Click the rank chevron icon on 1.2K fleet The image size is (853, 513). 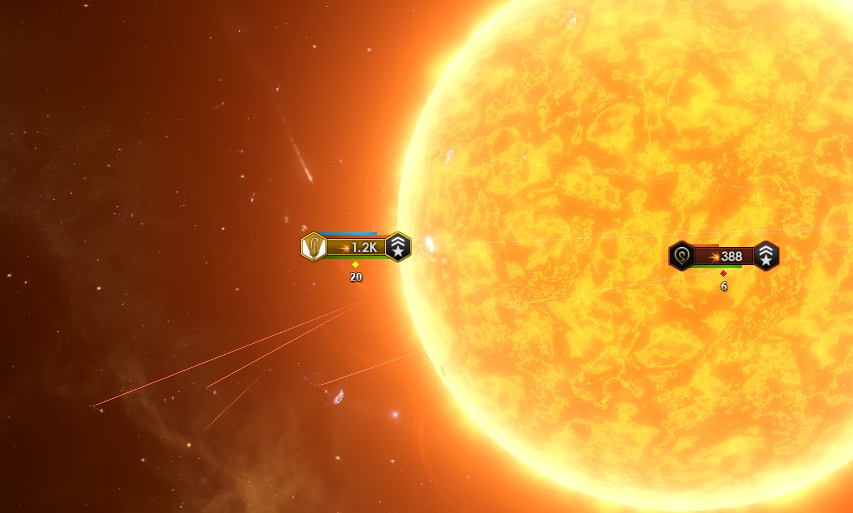[398, 247]
